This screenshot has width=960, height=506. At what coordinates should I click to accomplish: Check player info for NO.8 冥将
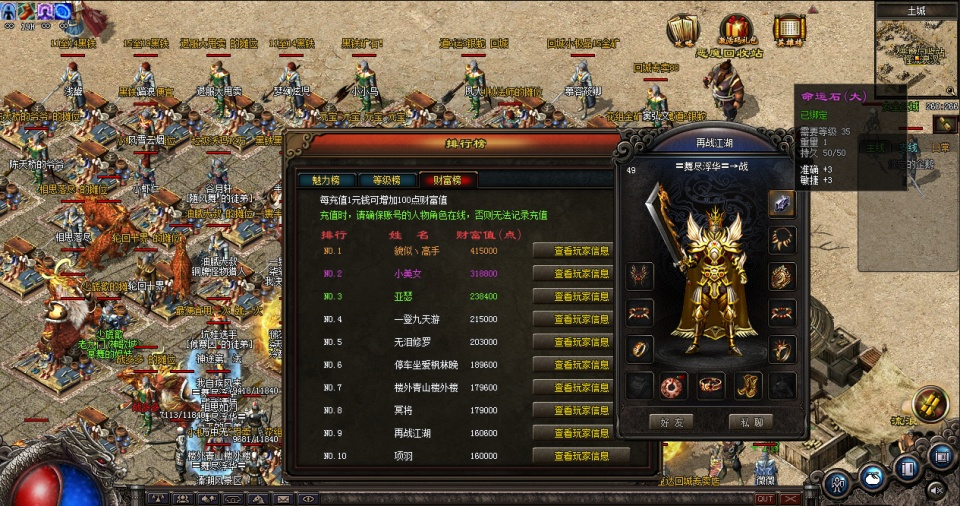[571, 410]
